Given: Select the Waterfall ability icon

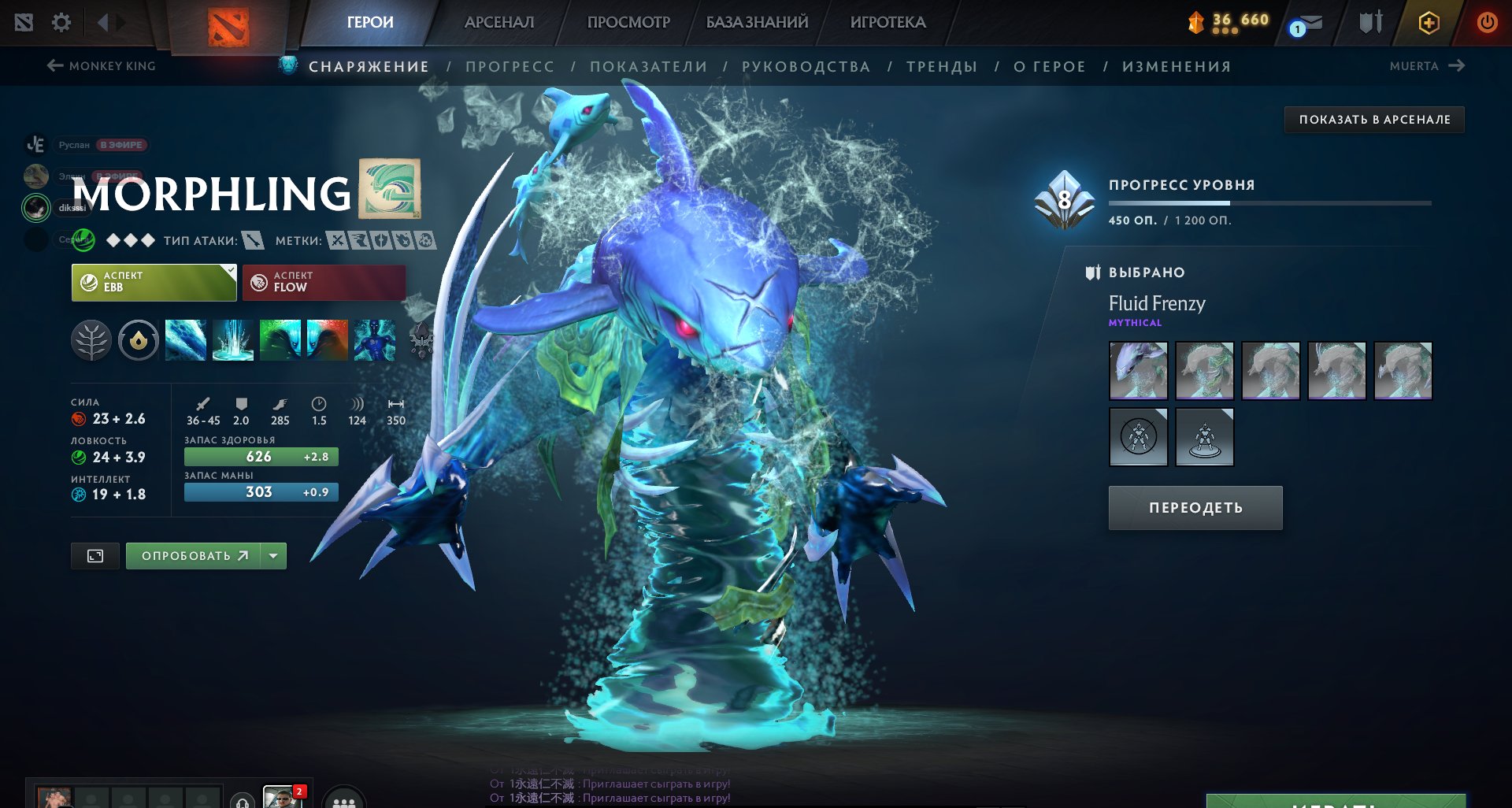Looking at the screenshot, I should tap(232, 341).
